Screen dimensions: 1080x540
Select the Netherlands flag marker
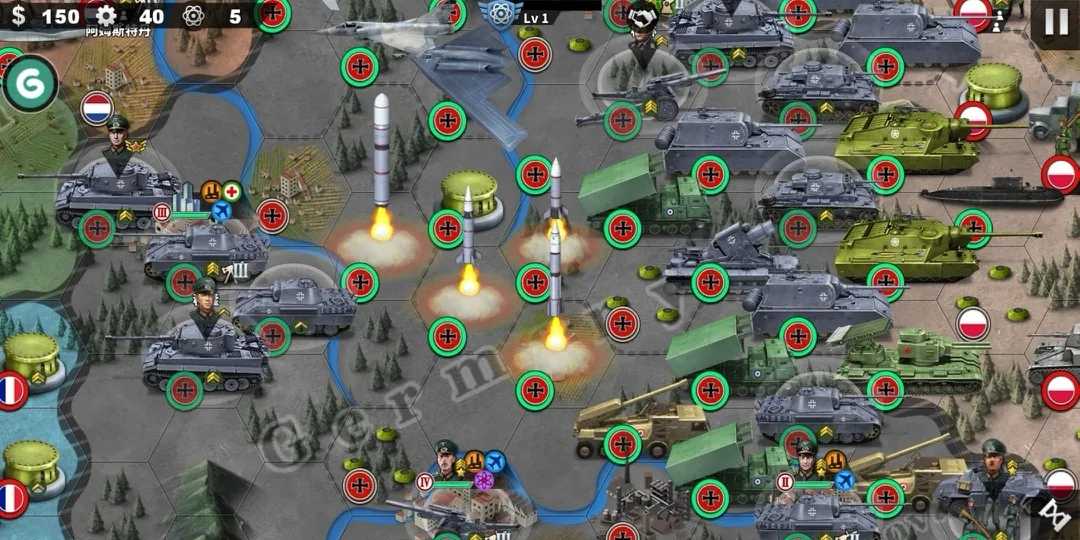pyautogui.click(x=97, y=108)
